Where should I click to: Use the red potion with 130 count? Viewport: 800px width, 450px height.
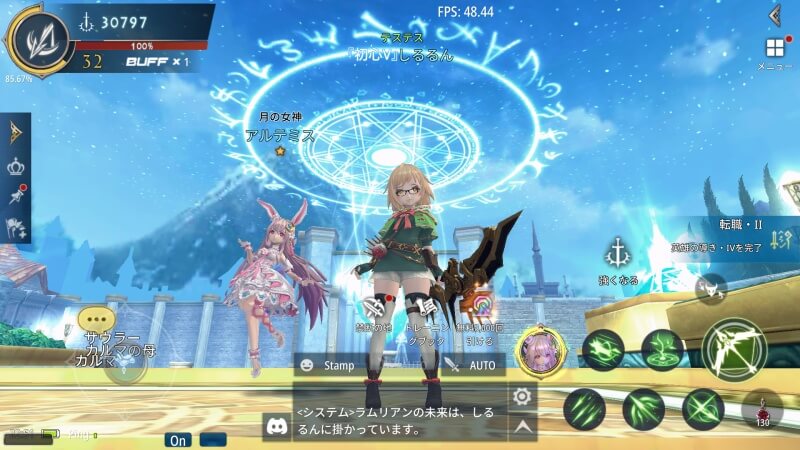[x=764, y=410]
